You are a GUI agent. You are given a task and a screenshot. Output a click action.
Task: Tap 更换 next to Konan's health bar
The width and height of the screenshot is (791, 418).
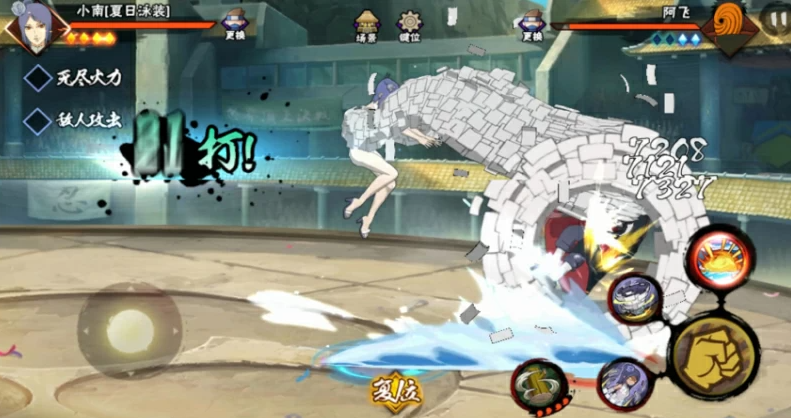[x=235, y=24]
